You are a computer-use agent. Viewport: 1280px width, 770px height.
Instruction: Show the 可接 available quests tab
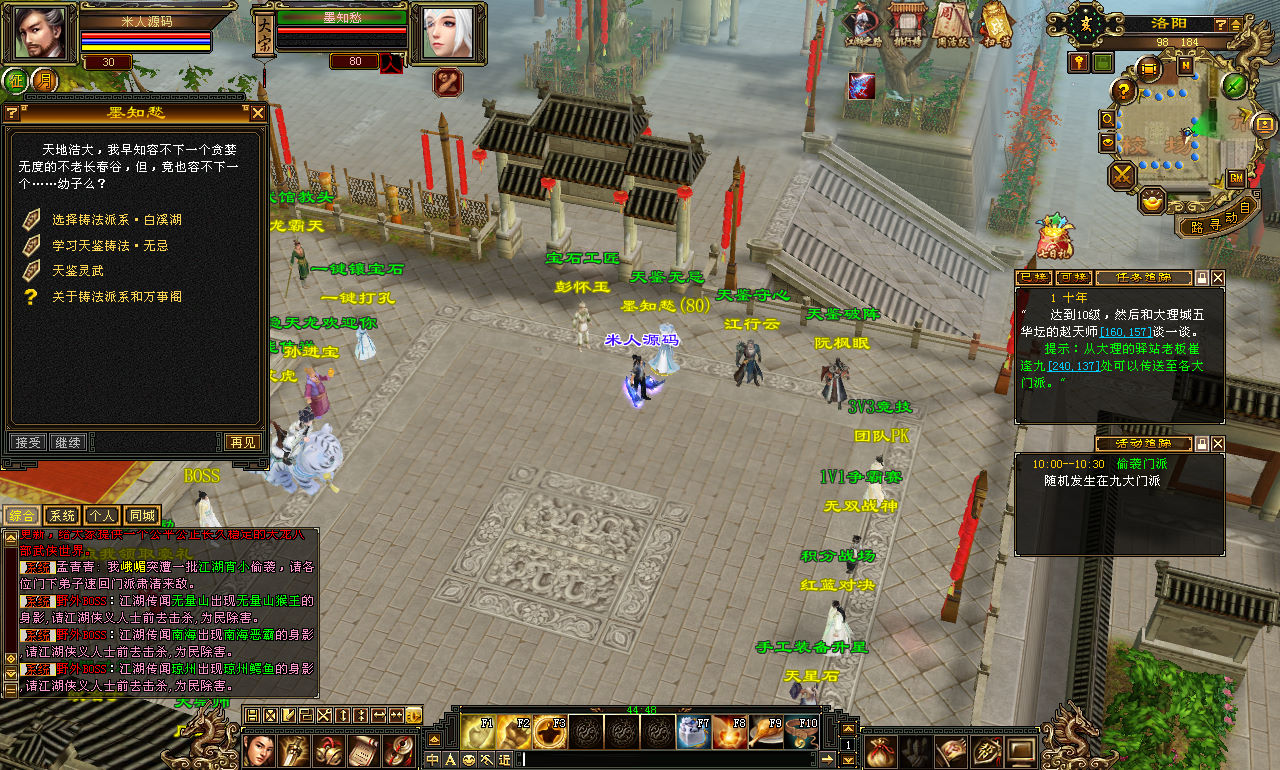coord(1074,277)
